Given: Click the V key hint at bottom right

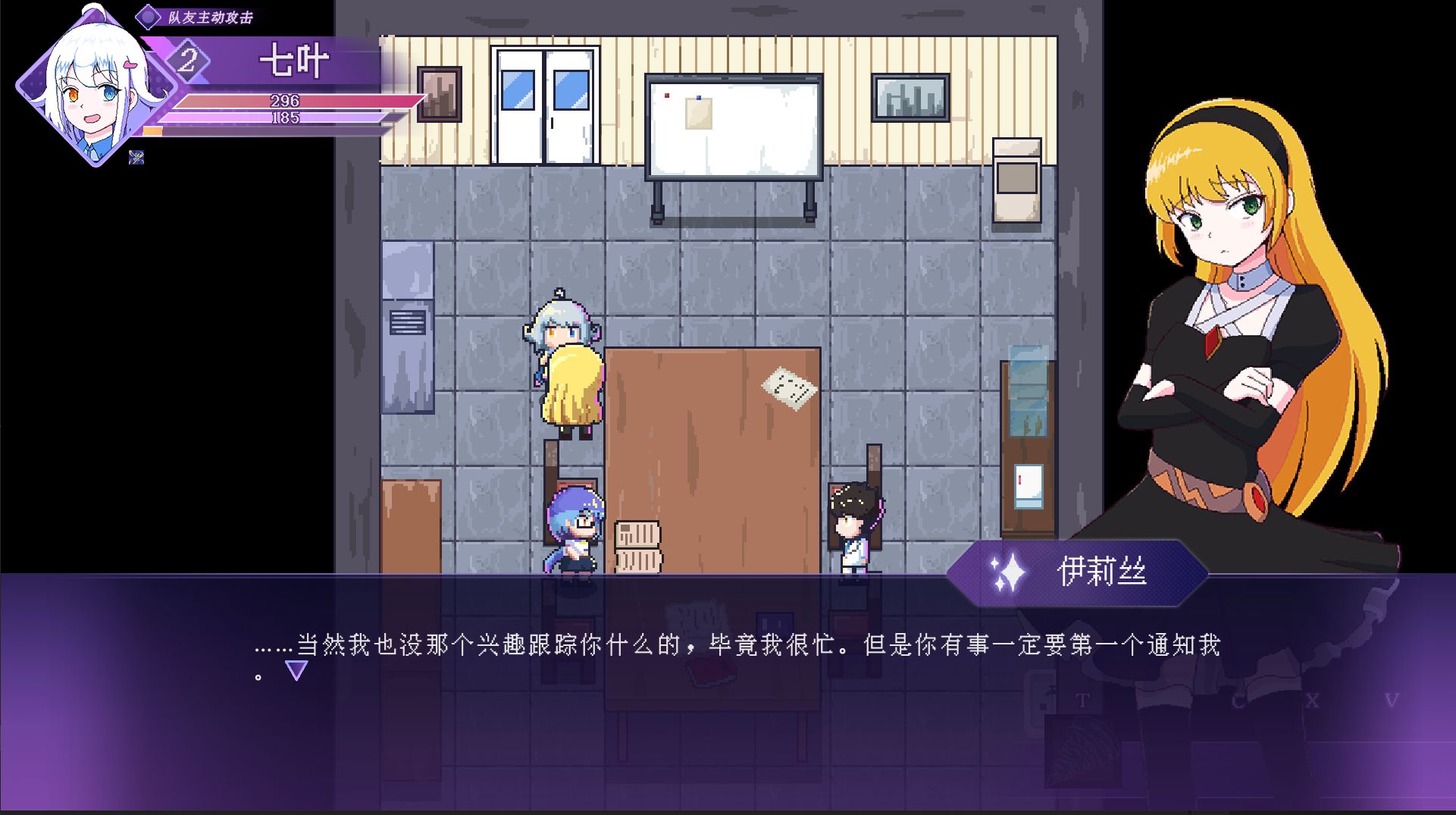Looking at the screenshot, I should point(1313,700).
